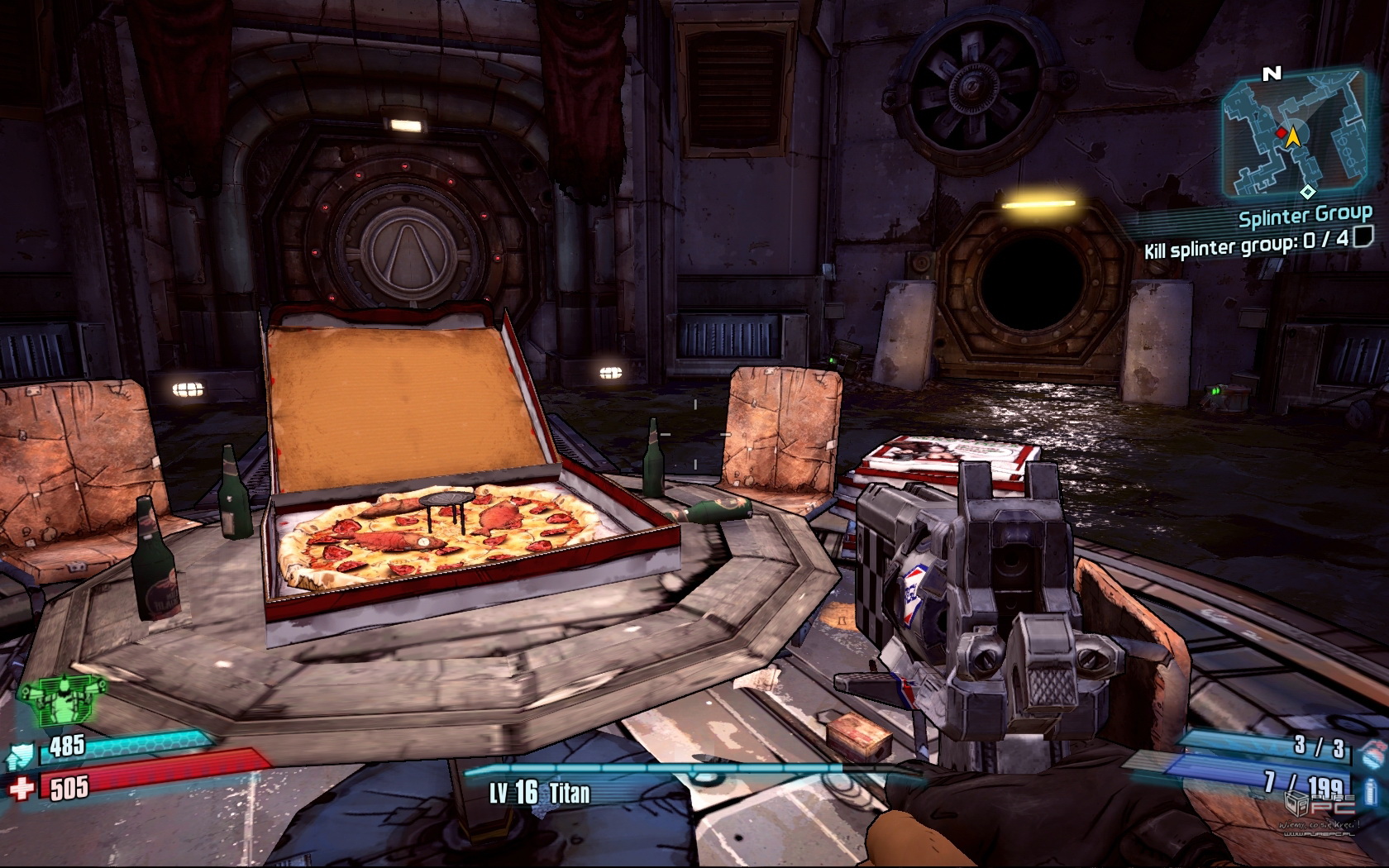This screenshot has height=868, width=1389.
Task: Click the red health cross icon
Action: tap(22, 786)
